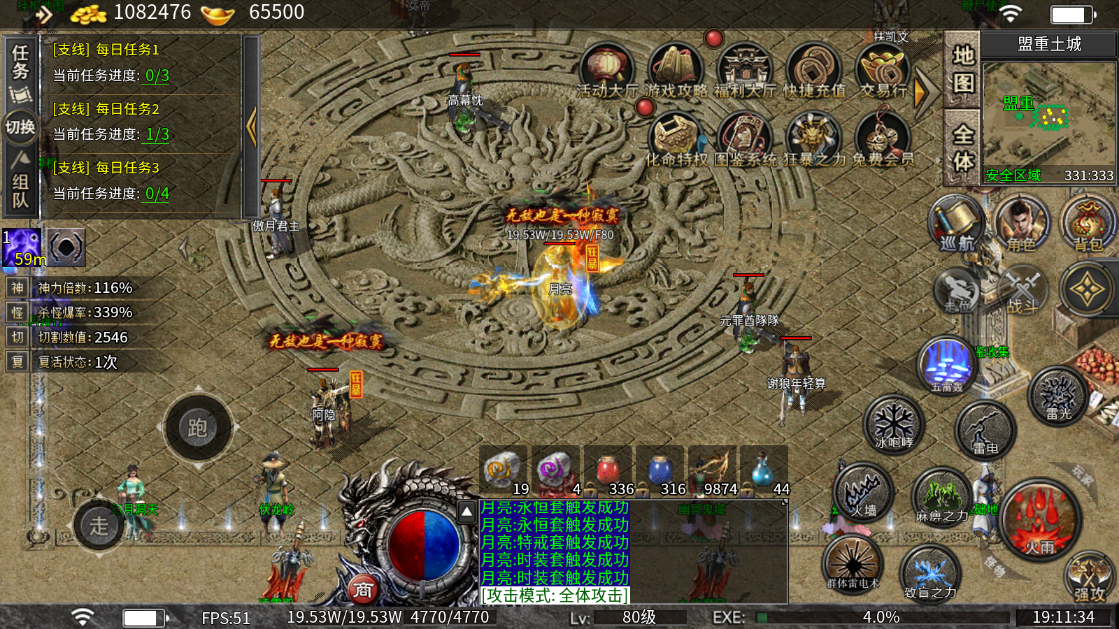Open the 活动大厅 activity hall

coord(607,69)
